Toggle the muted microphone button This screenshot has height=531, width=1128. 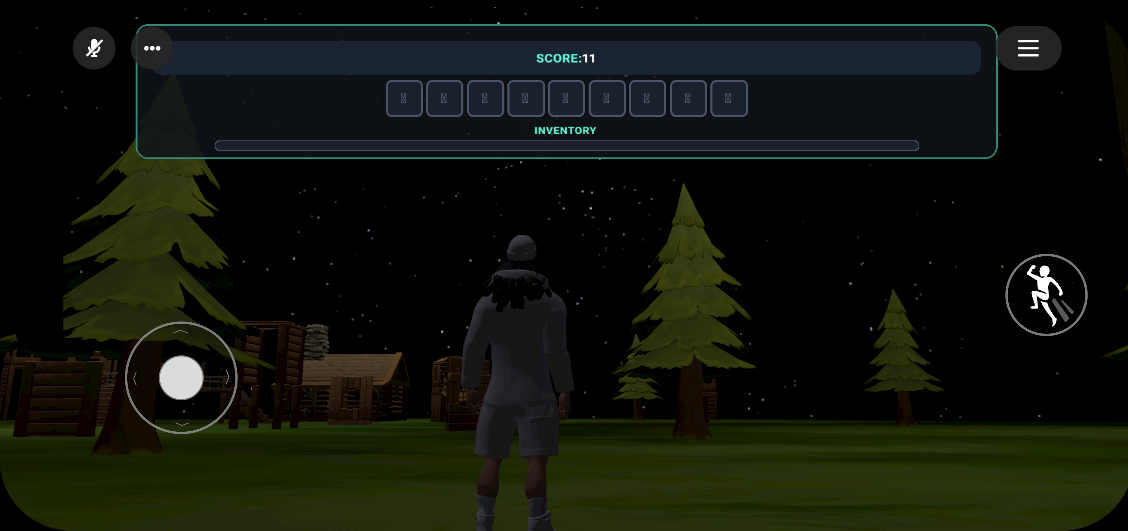pyautogui.click(x=94, y=48)
